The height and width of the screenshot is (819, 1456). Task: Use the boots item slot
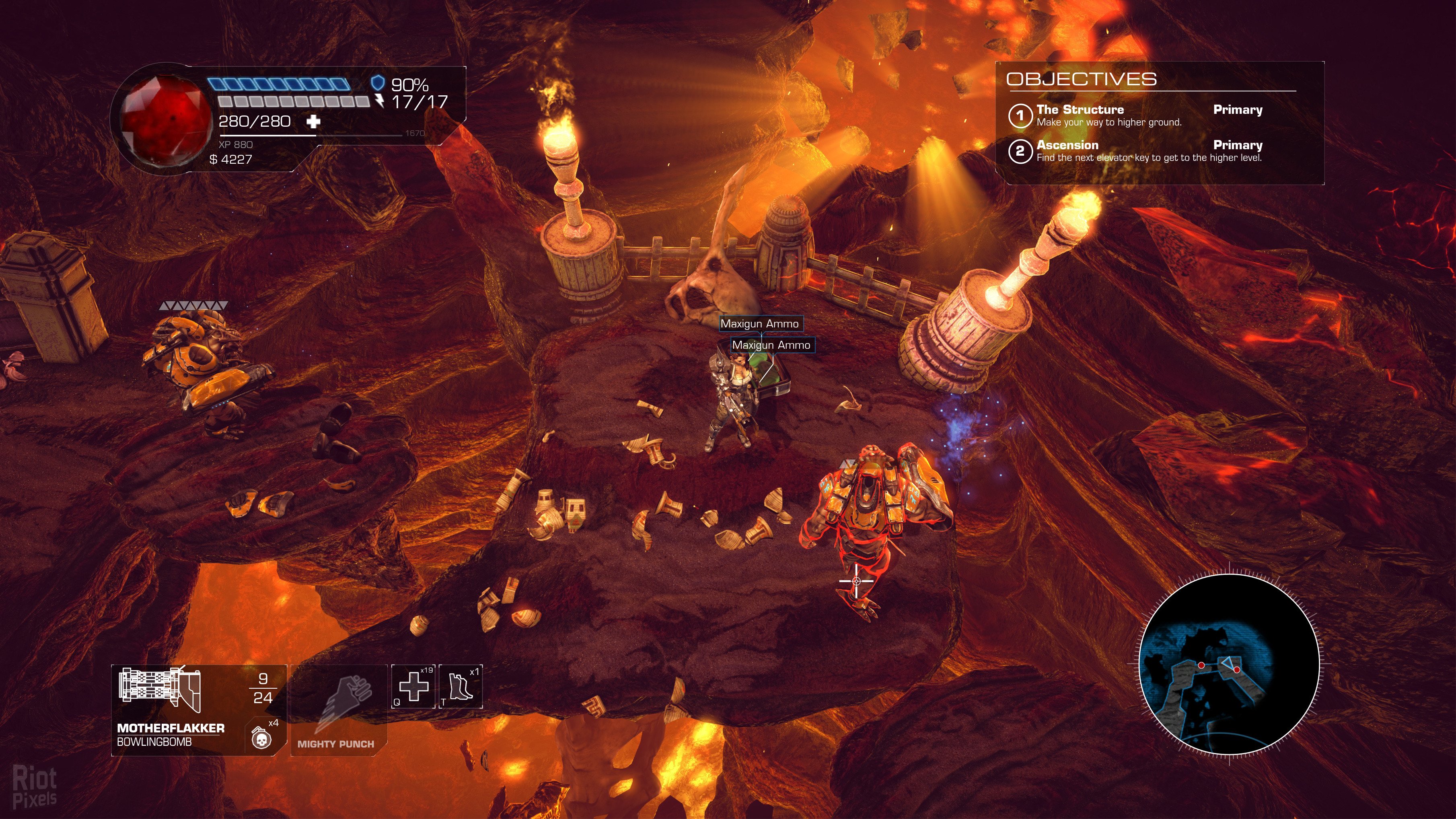461,687
